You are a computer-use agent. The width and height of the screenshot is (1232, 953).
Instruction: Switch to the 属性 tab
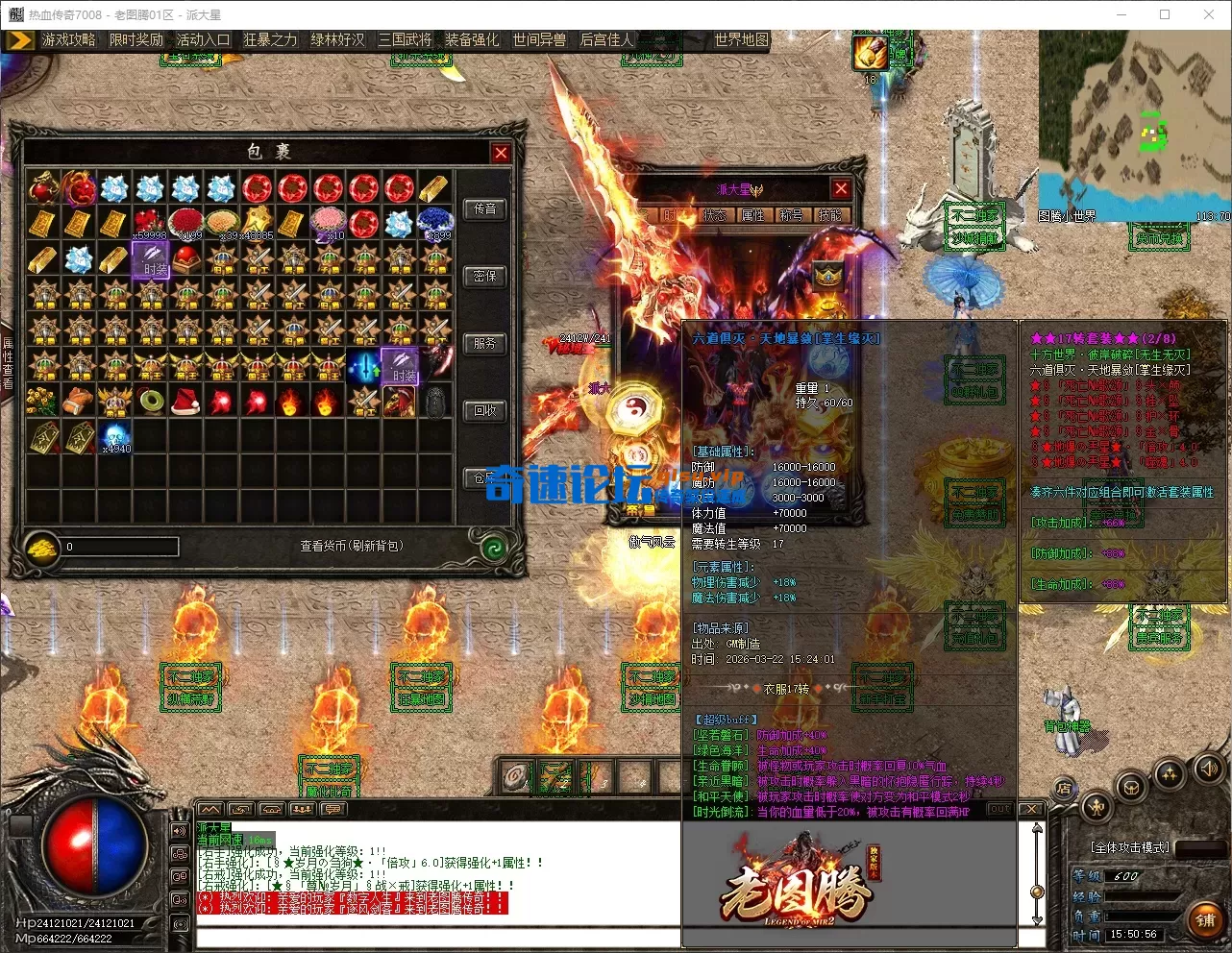click(752, 215)
